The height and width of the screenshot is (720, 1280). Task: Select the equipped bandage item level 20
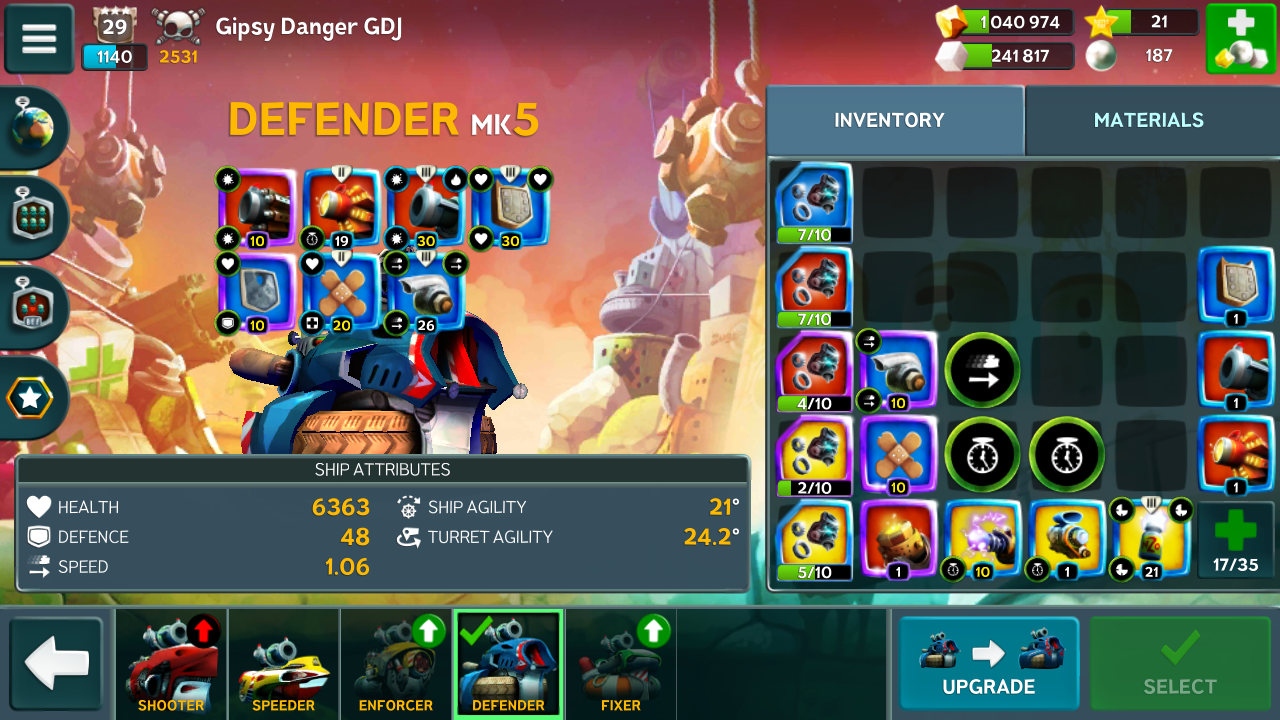[x=341, y=292]
